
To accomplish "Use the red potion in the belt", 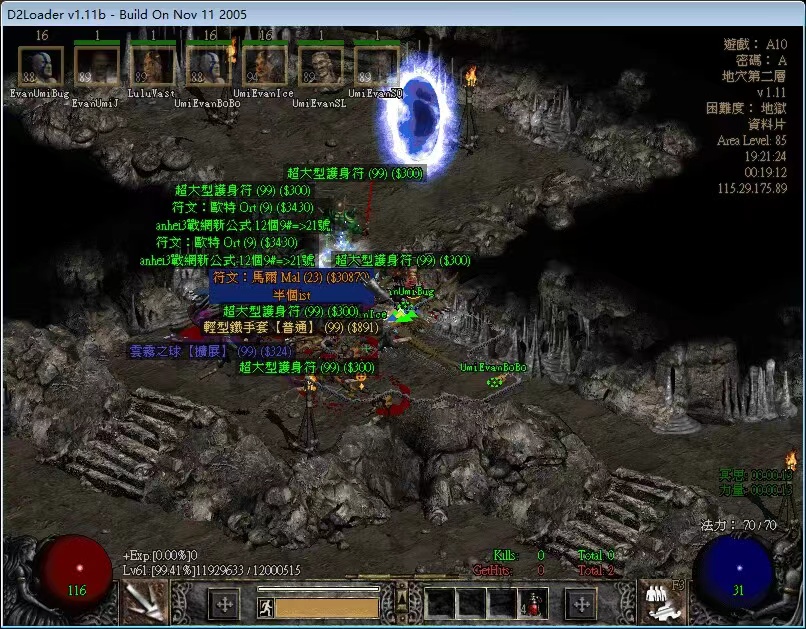I will click(x=533, y=604).
